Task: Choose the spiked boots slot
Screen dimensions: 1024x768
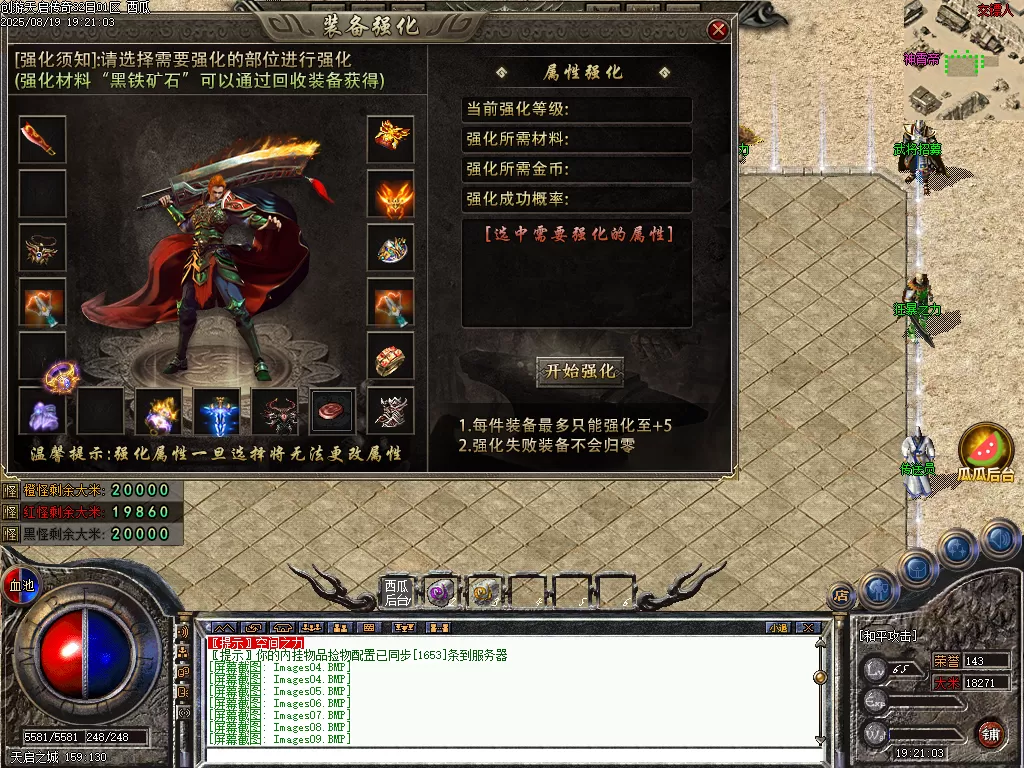Action: point(390,411)
